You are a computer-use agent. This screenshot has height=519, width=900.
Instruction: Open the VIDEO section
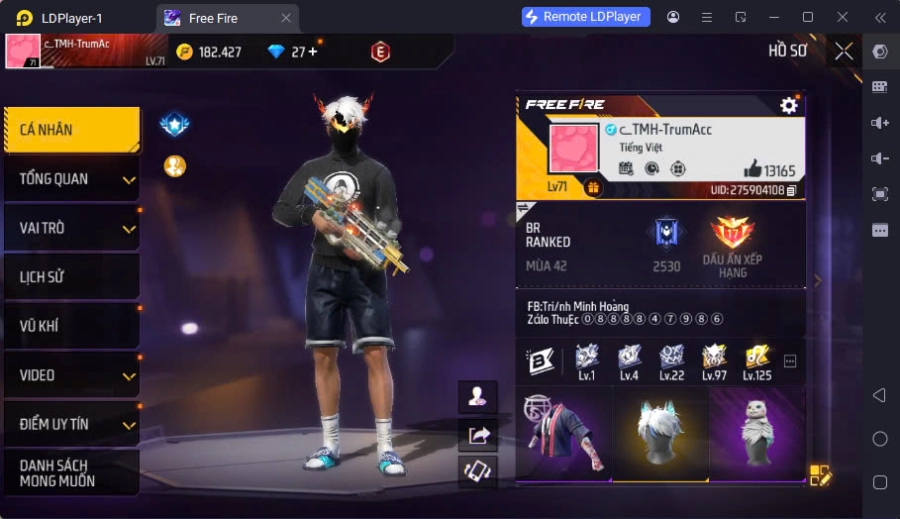(70, 375)
